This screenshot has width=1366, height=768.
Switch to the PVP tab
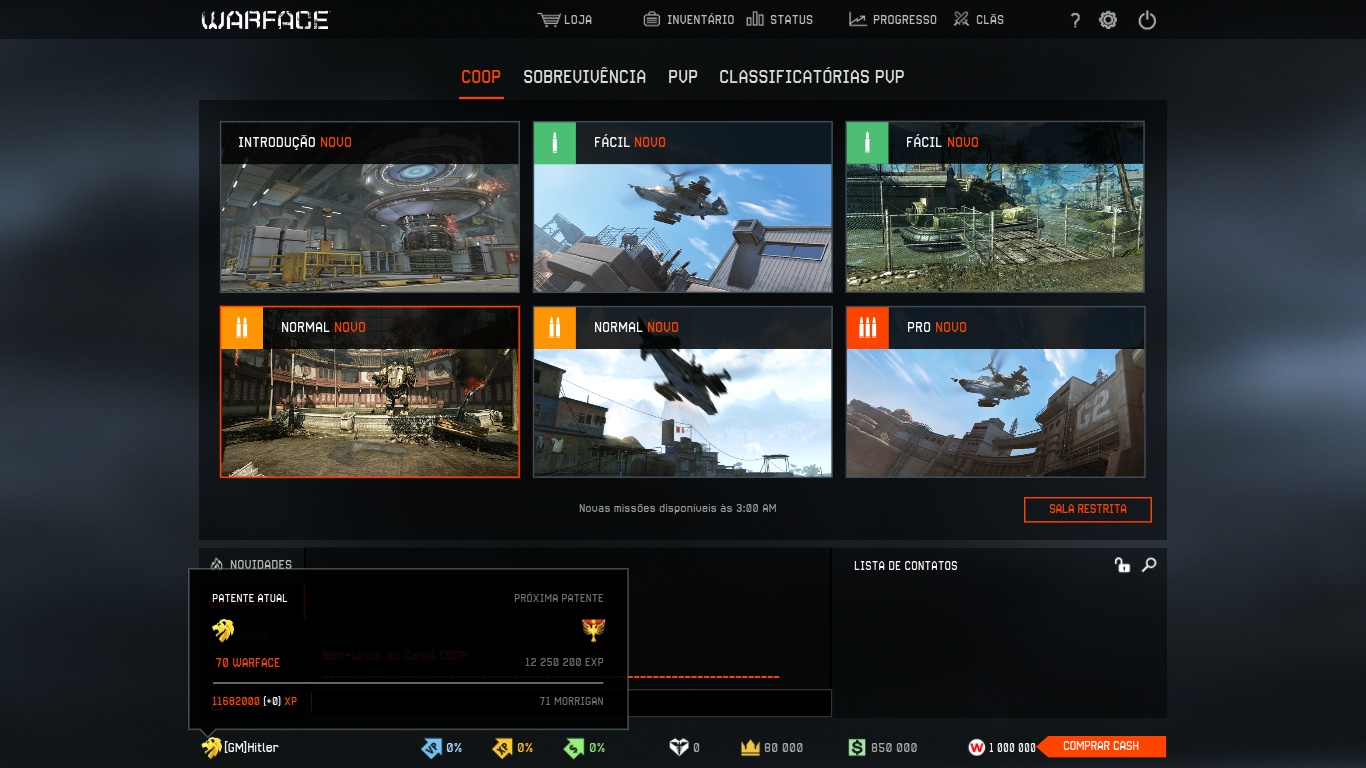click(683, 77)
